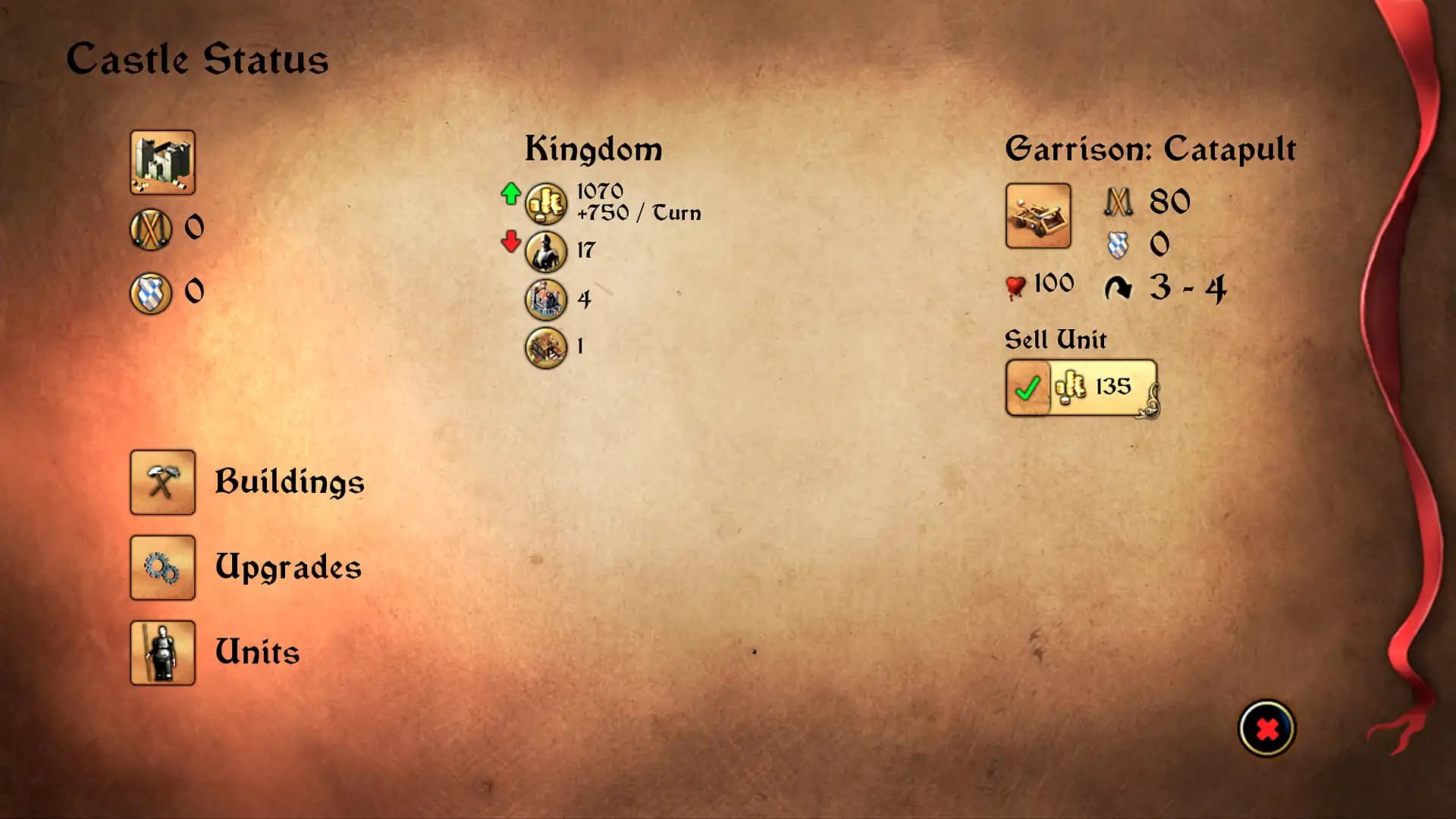This screenshot has width=1456, height=819.
Task: Click the soldier Units icon
Action: [x=162, y=652]
